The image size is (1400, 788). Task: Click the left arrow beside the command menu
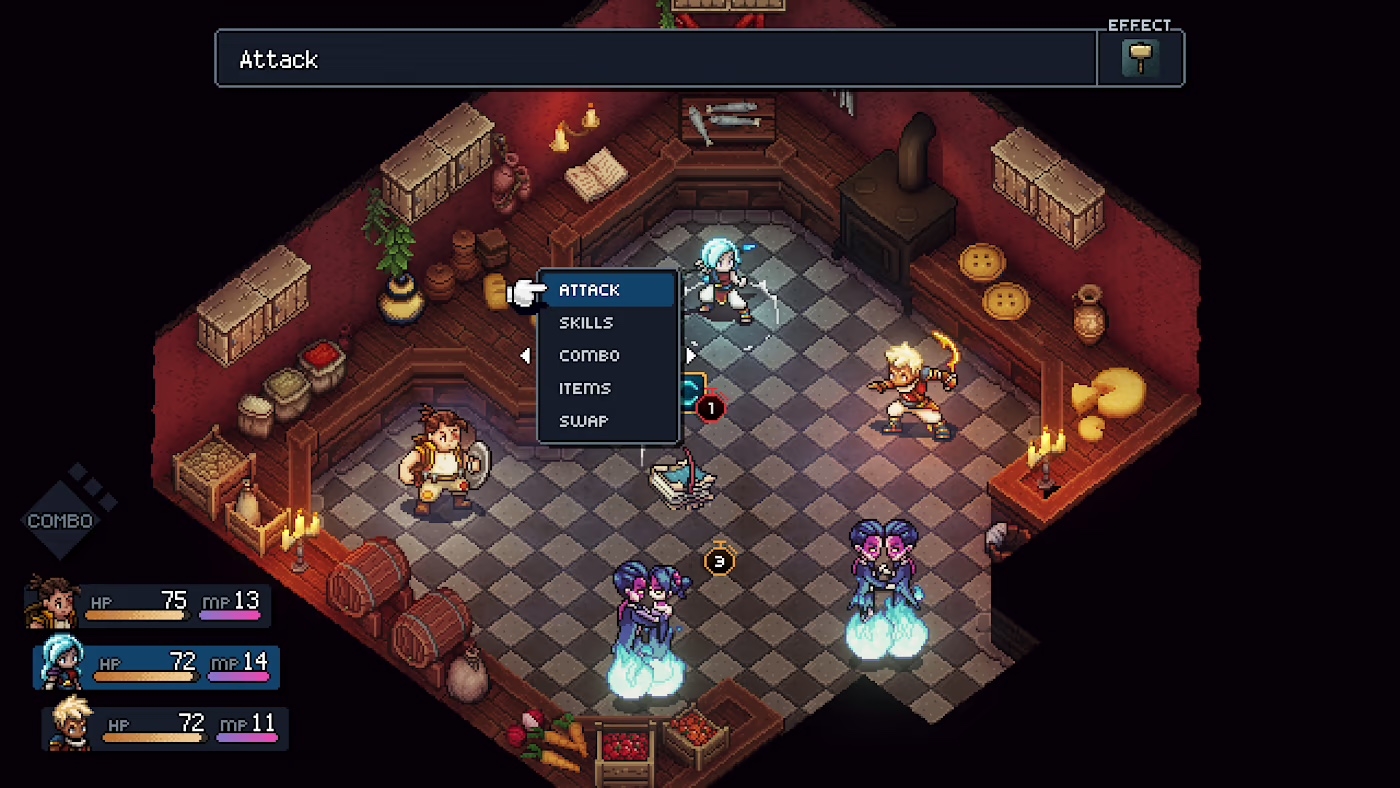pos(525,356)
